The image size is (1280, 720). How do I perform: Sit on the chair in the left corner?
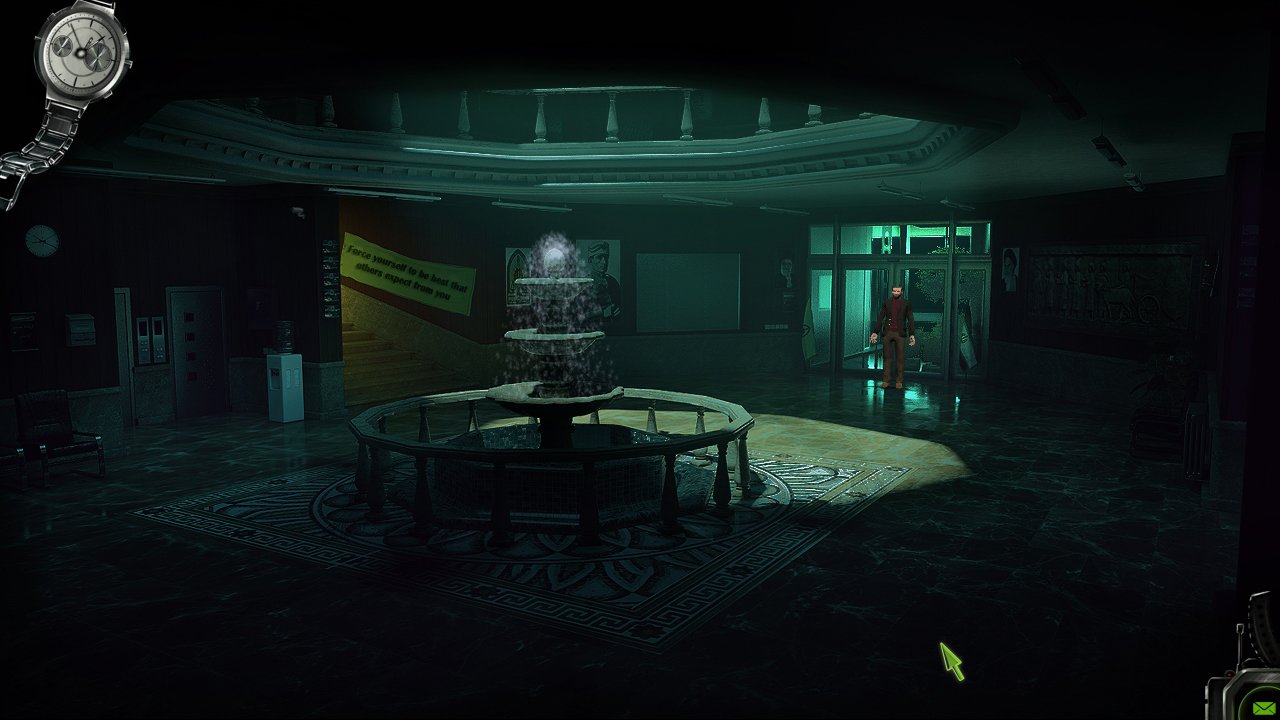[x=50, y=440]
